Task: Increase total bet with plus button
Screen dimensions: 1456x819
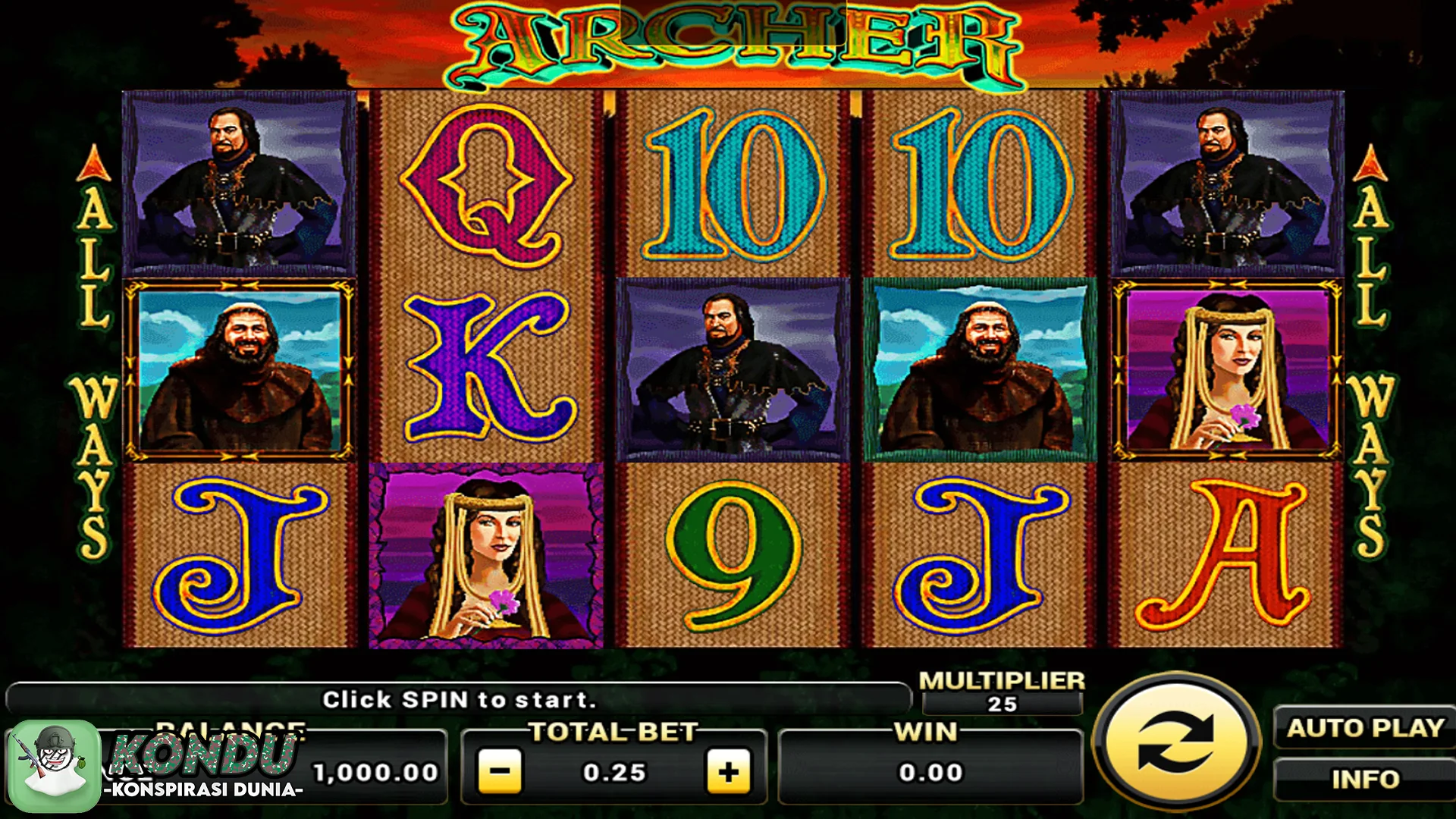Action: click(728, 772)
